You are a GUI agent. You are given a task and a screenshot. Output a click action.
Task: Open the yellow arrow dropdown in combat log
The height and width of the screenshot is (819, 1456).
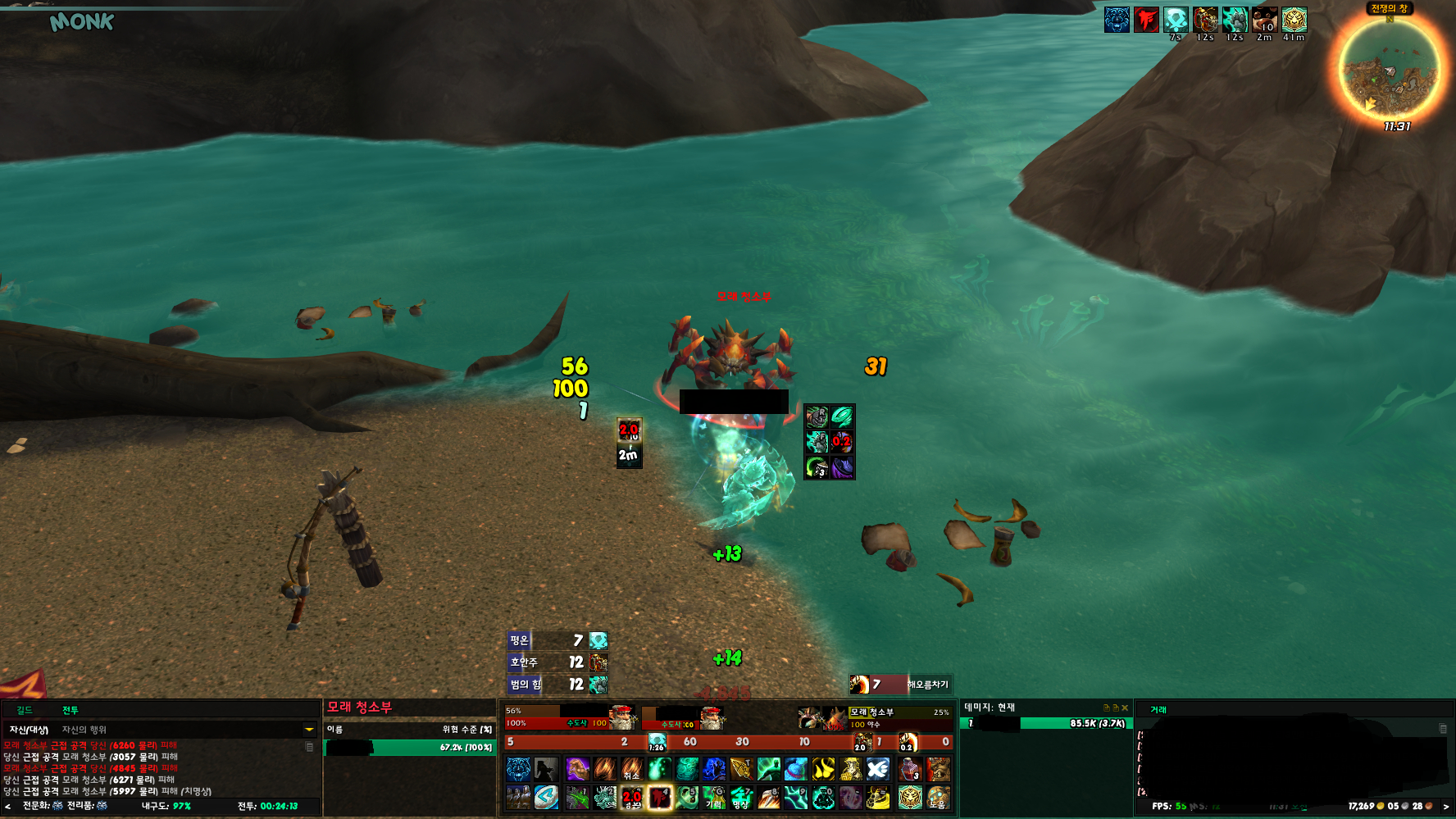pos(309,729)
